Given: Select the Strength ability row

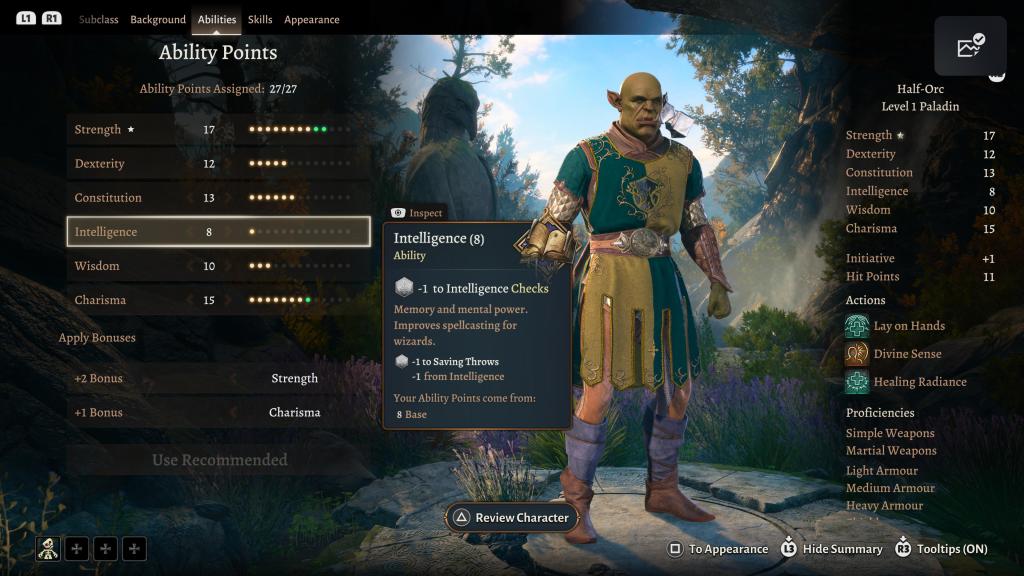Looking at the screenshot, I should pyautogui.click(x=218, y=130).
